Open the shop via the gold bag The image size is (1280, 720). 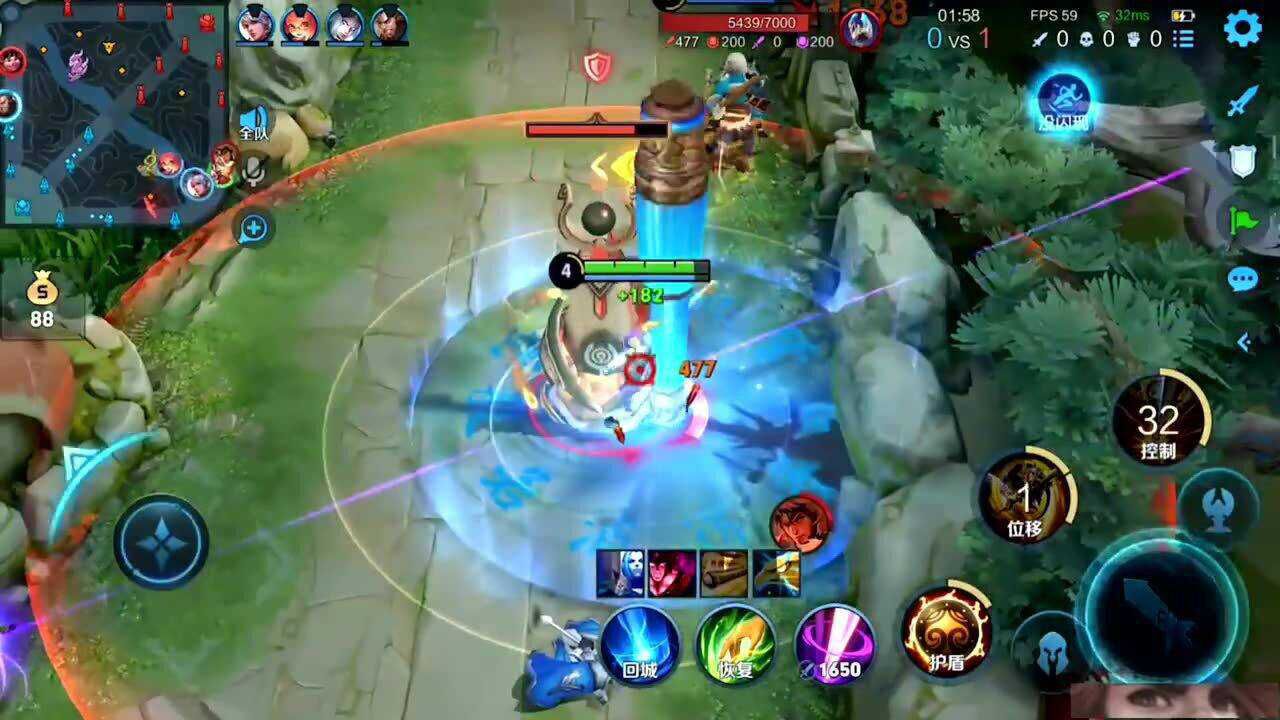42,298
